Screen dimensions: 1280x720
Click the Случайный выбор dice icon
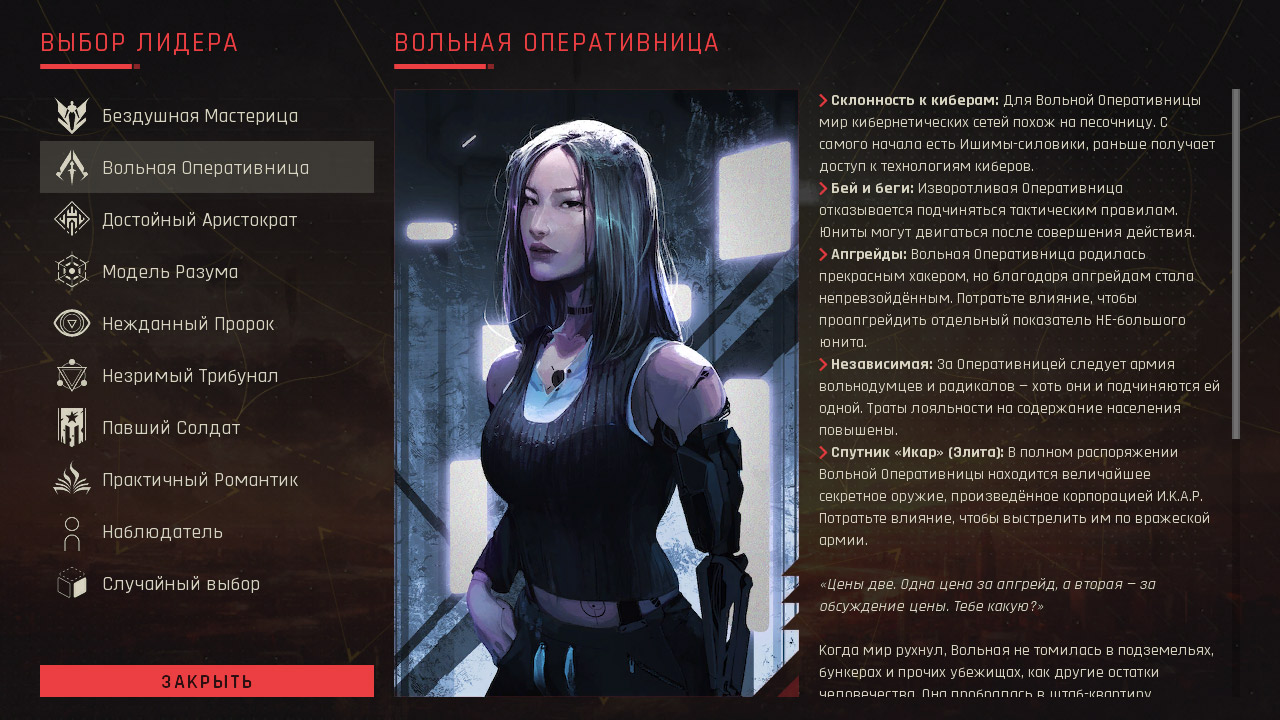click(x=70, y=583)
